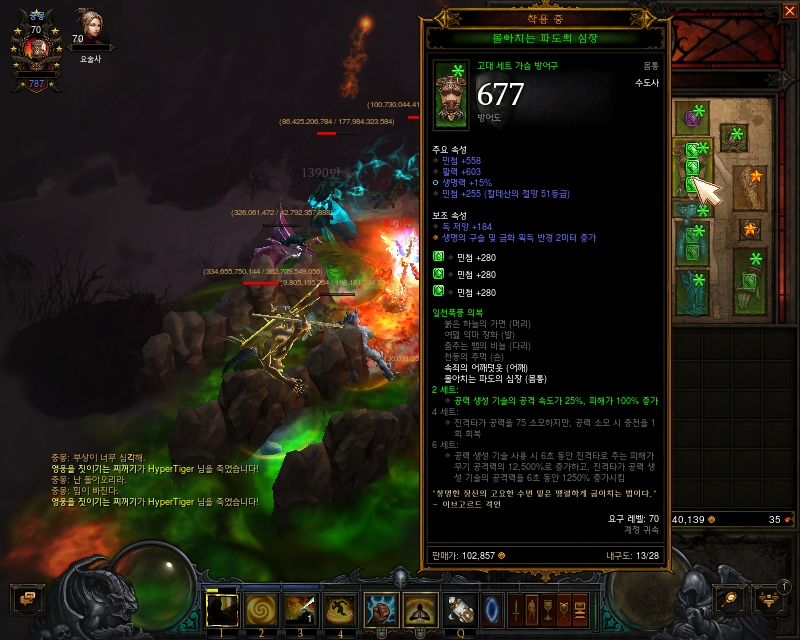Open the chat button beside the health globe

[x=25, y=598]
